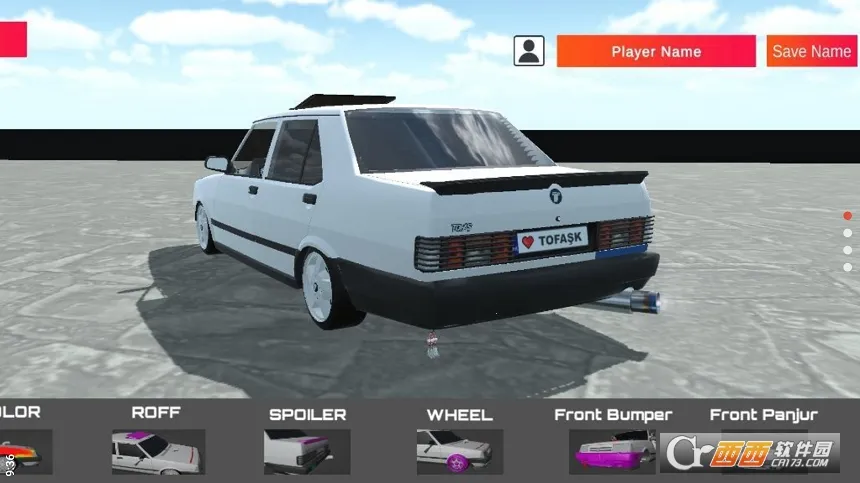This screenshot has width=860, height=483.
Task: Open the partially visible color option thumbnail
Action: (24, 452)
